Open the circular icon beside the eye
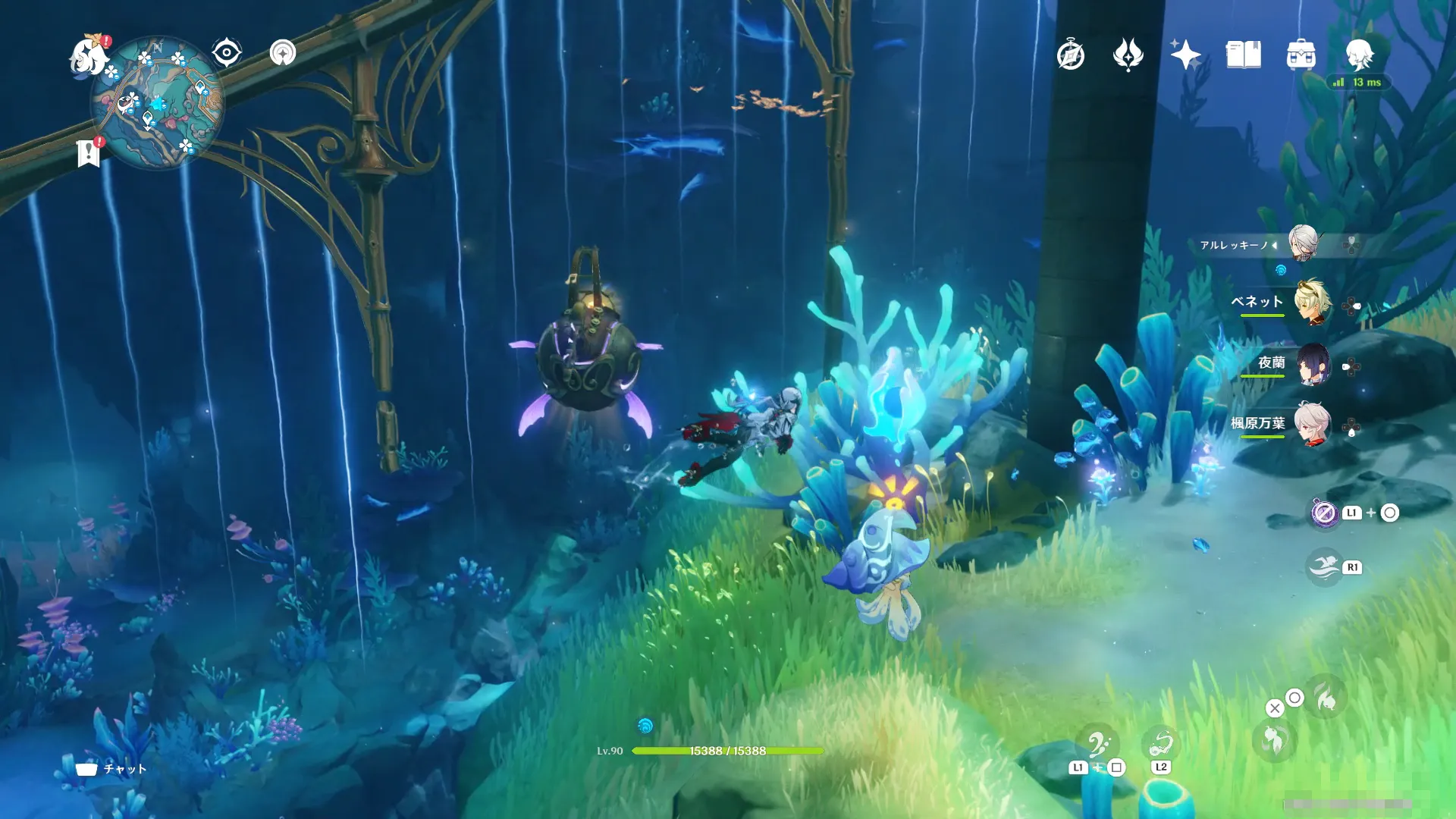 pyautogui.click(x=283, y=53)
